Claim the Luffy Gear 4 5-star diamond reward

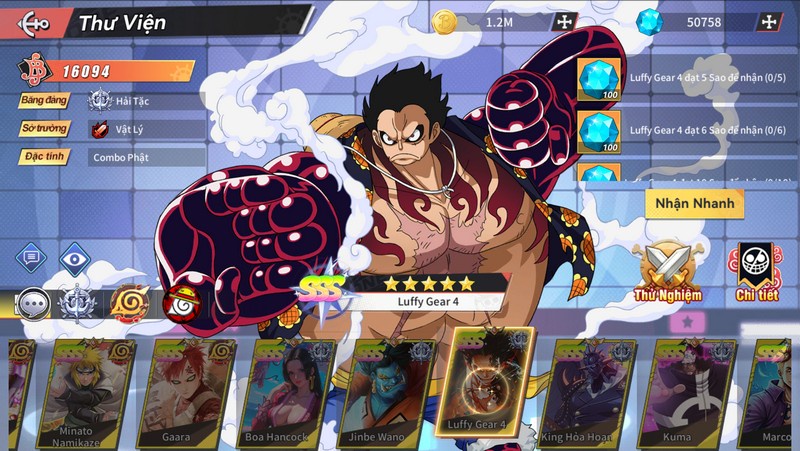point(599,77)
